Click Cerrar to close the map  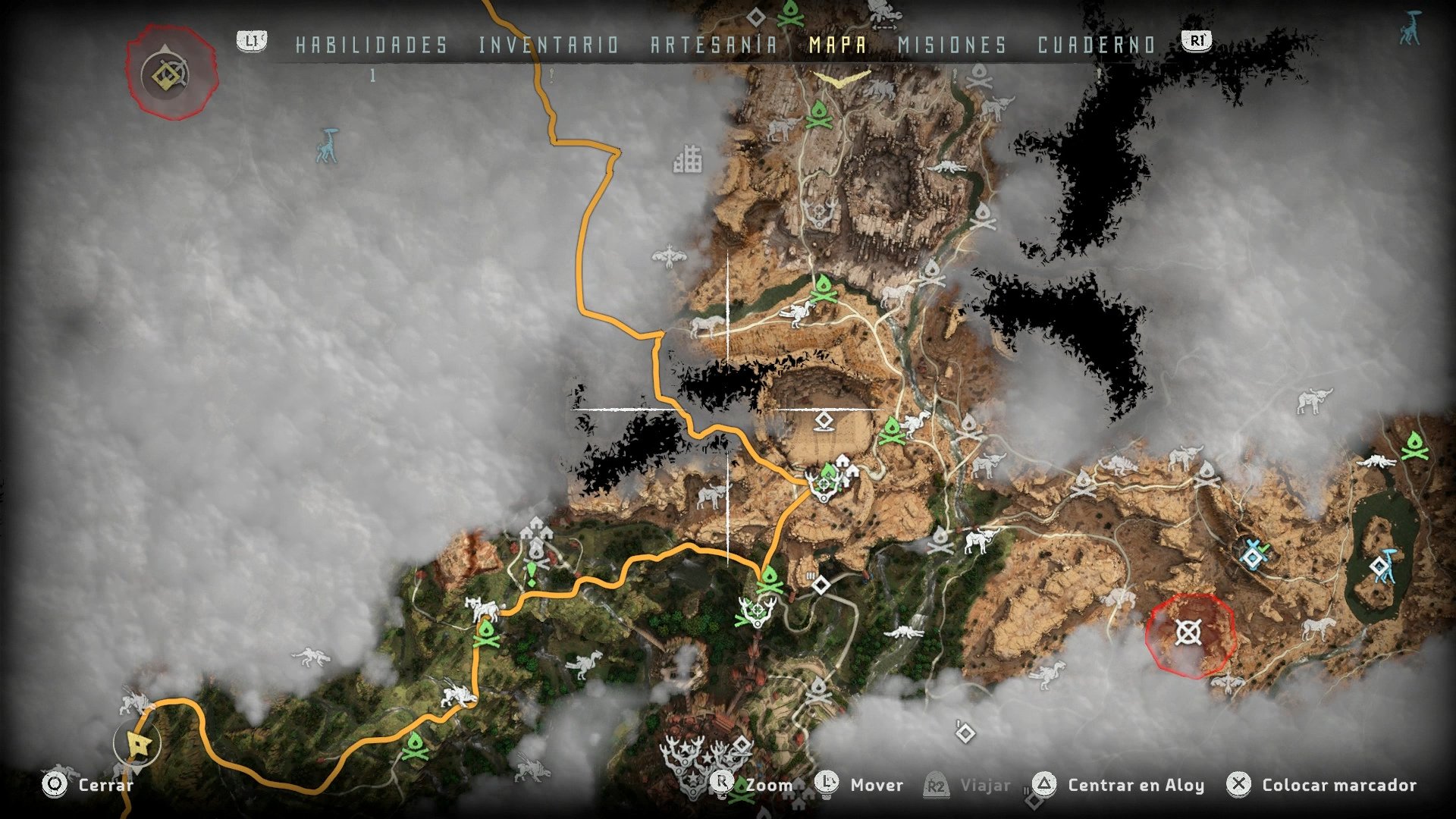pos(106,786)
